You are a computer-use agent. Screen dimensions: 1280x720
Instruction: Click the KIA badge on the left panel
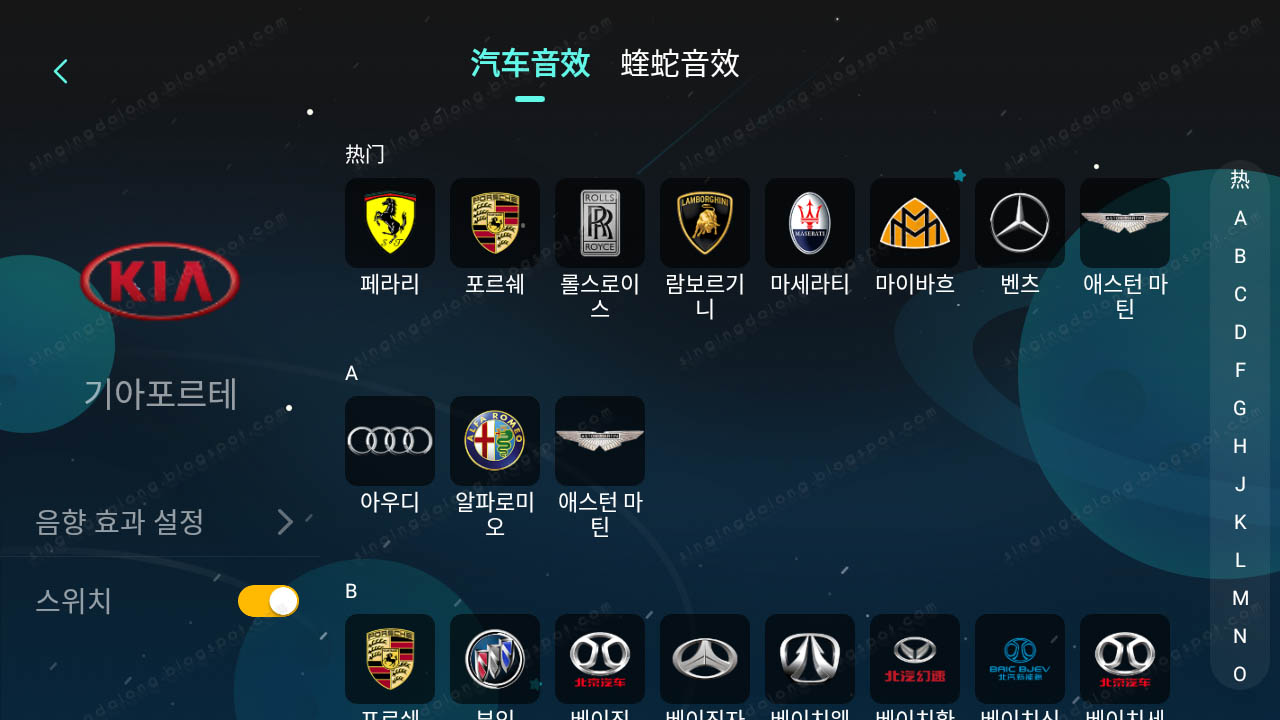tap(160, 281)
